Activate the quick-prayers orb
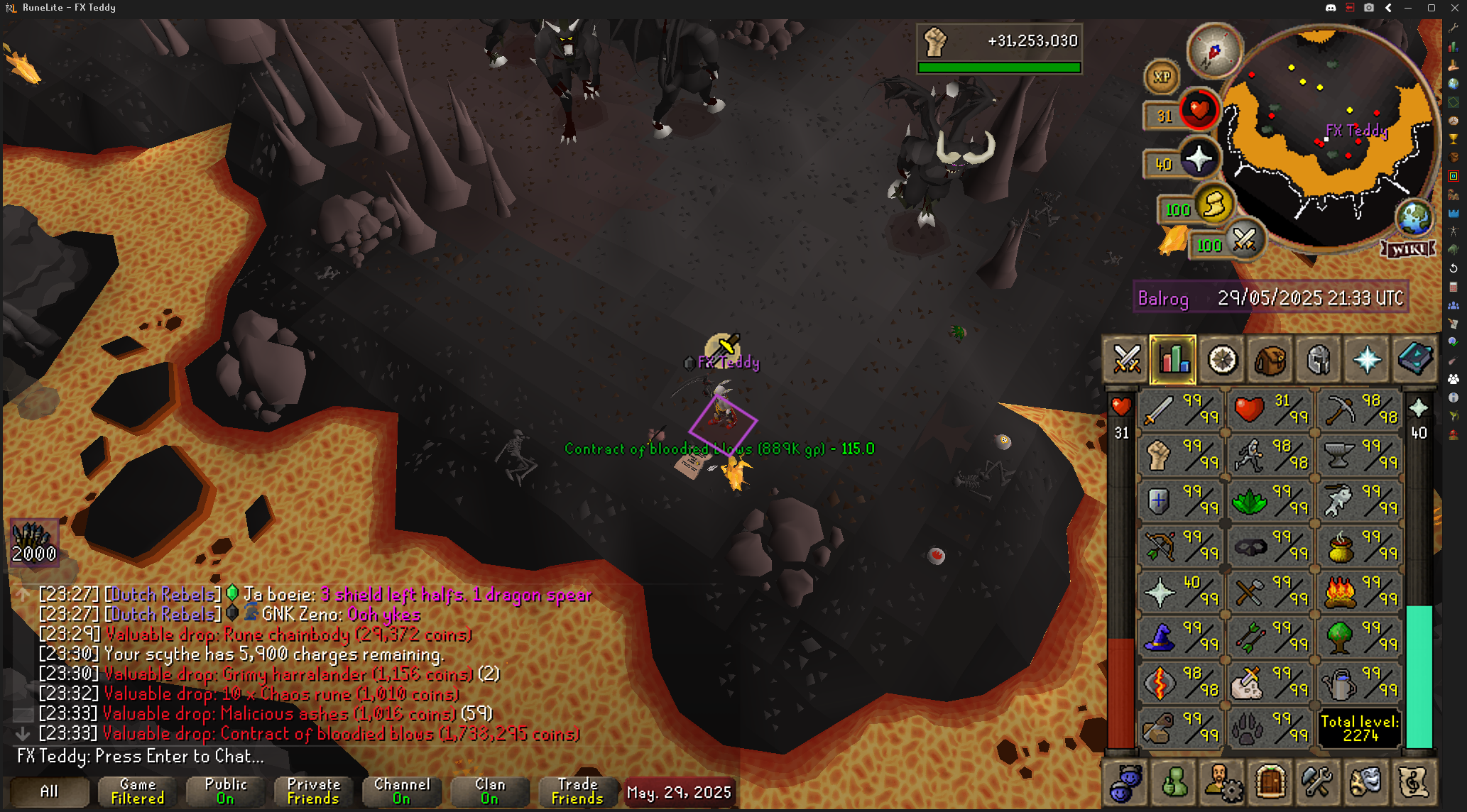Screen dimensions: 1467x812 1199,159
